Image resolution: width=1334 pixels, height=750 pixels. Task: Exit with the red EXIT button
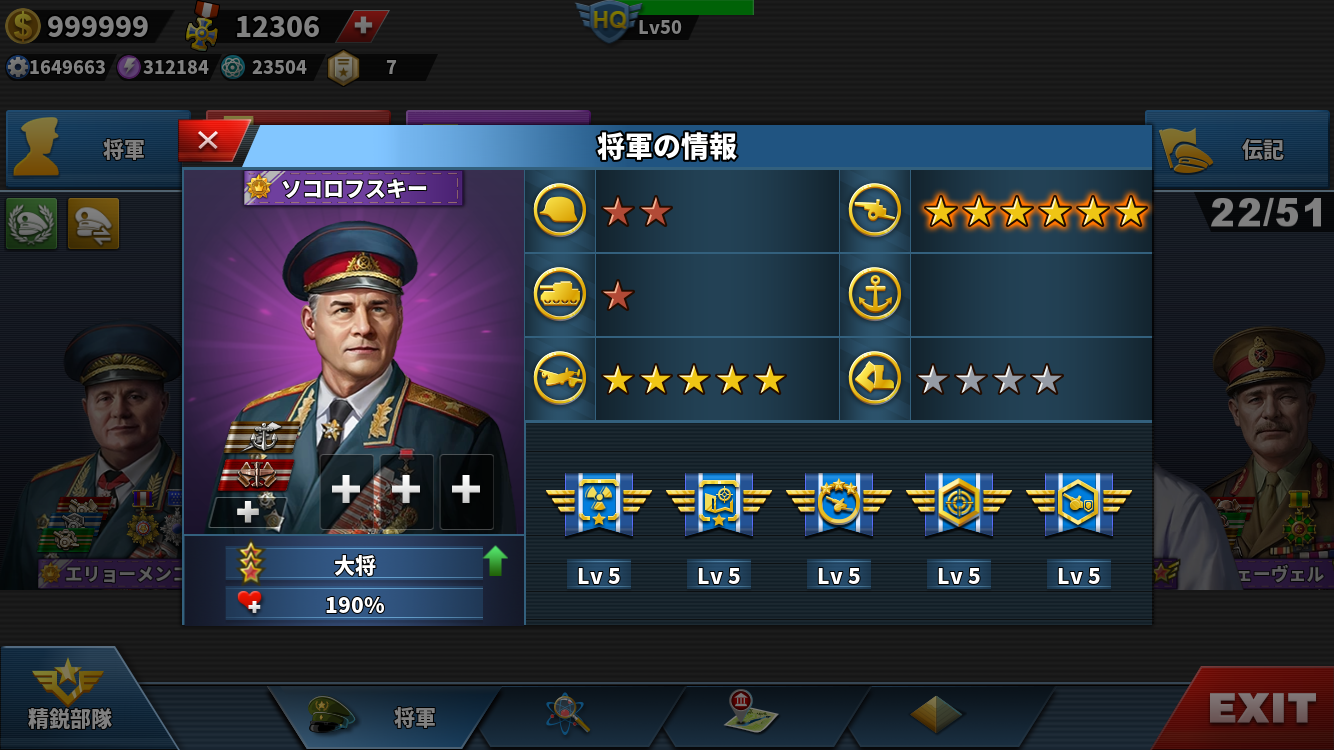pos(1260,708)
